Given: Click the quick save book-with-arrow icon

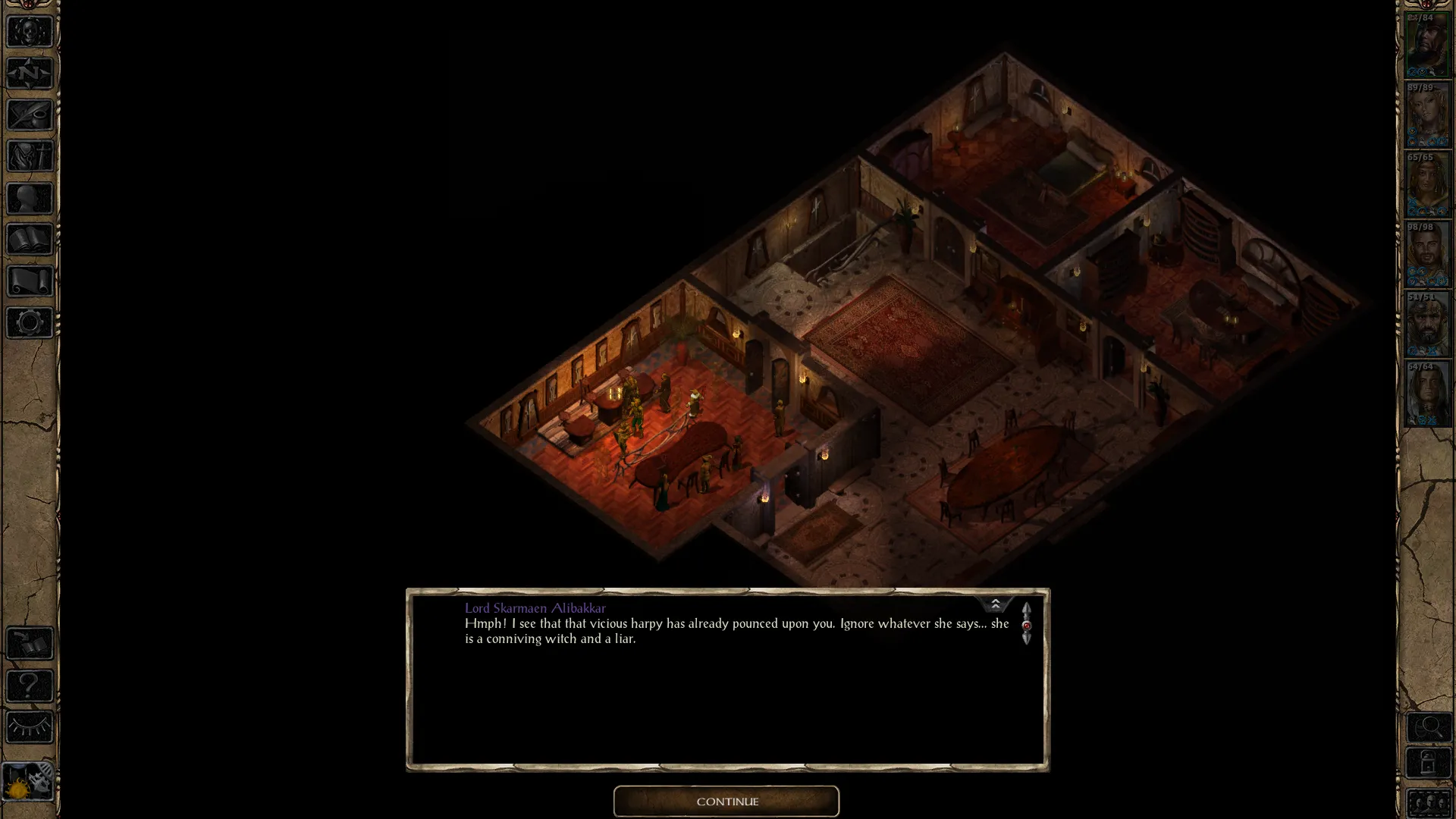Looking at the screenshot, I should click(30, 644).
